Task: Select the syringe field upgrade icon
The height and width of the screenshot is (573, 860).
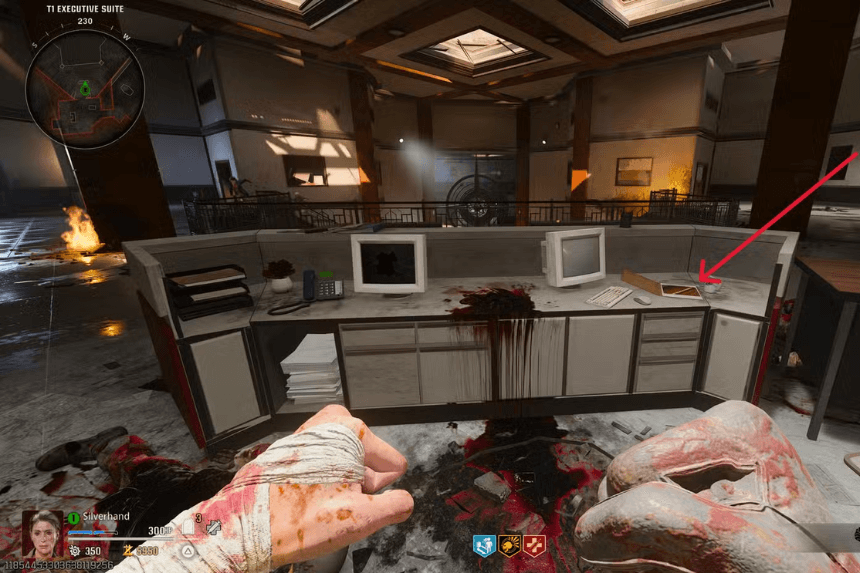Action: [x=213, y=527]
